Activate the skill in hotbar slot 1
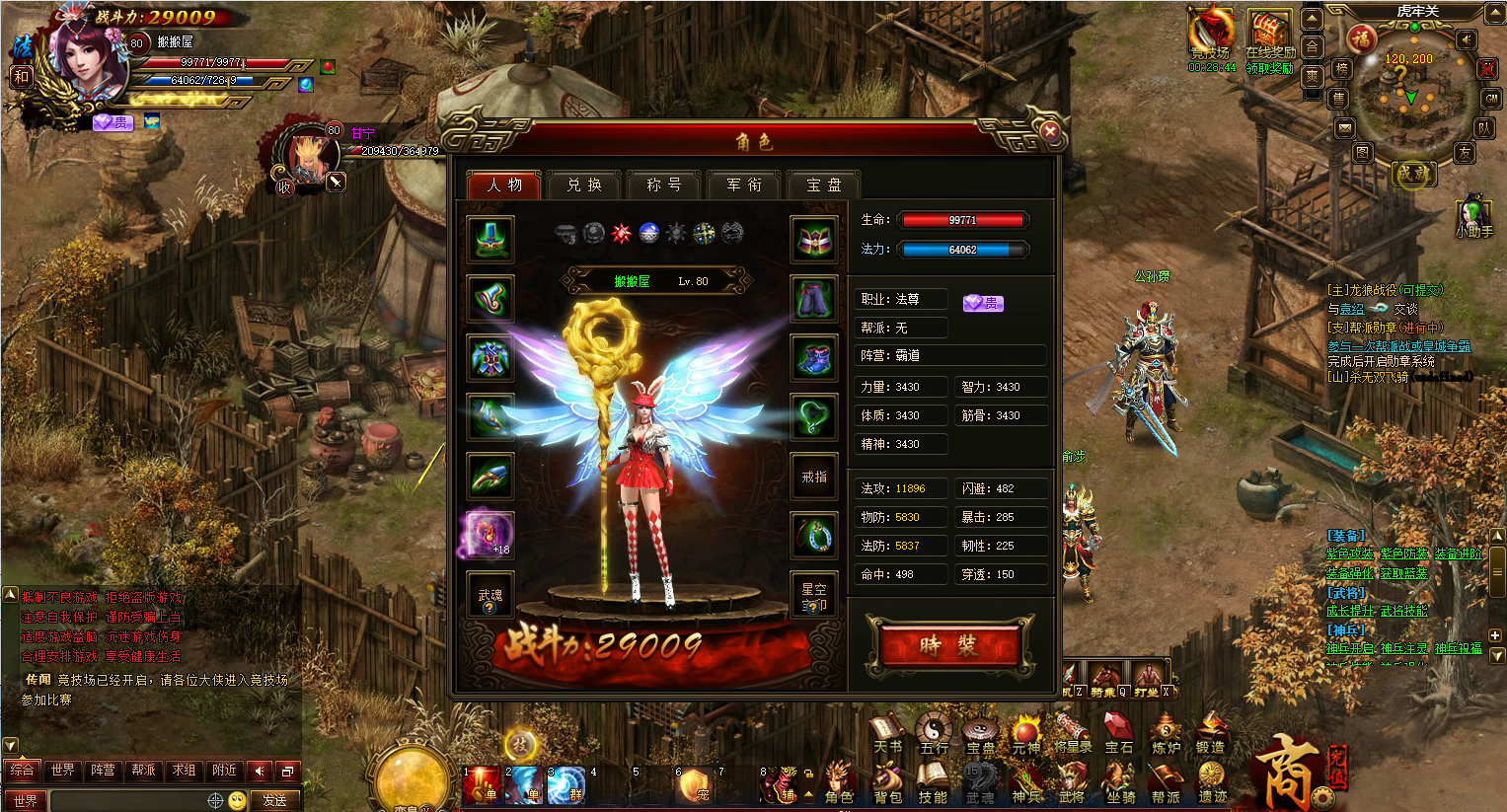The width and height of the screenshot is (1507, 812). point(484,786)
